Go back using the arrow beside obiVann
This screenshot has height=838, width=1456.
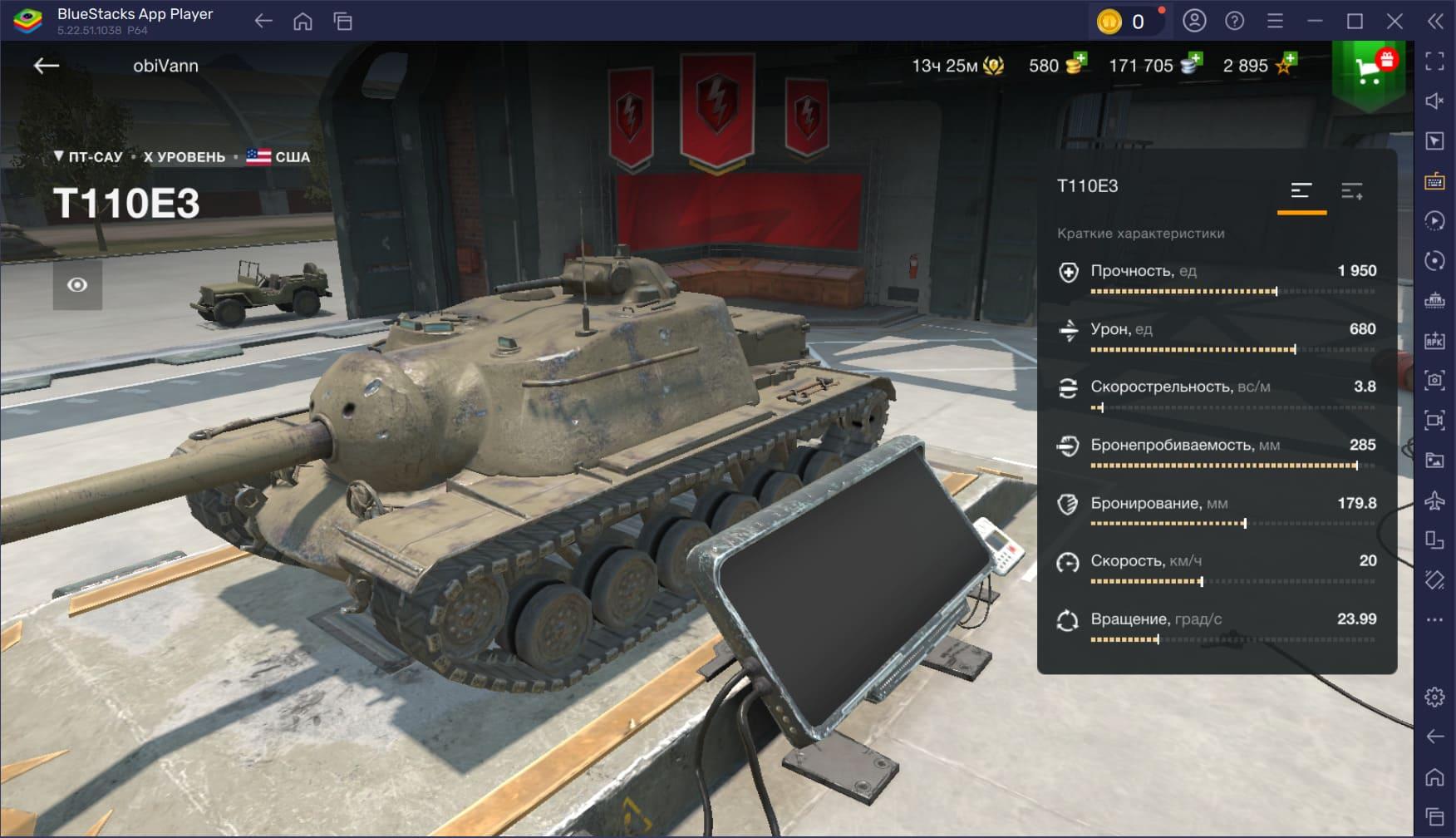(47, 66)
